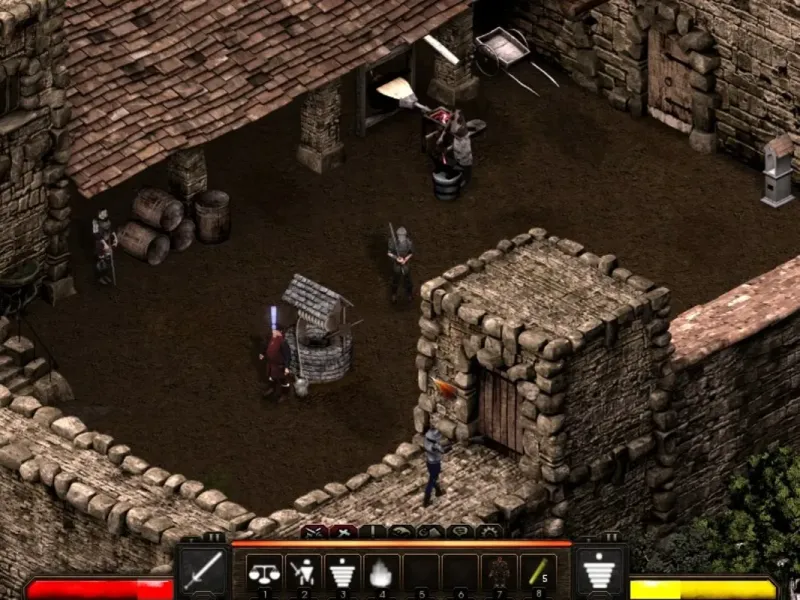The image size is (800, 600).
Task: Open the gear settings tab
Action: [490, 532]
